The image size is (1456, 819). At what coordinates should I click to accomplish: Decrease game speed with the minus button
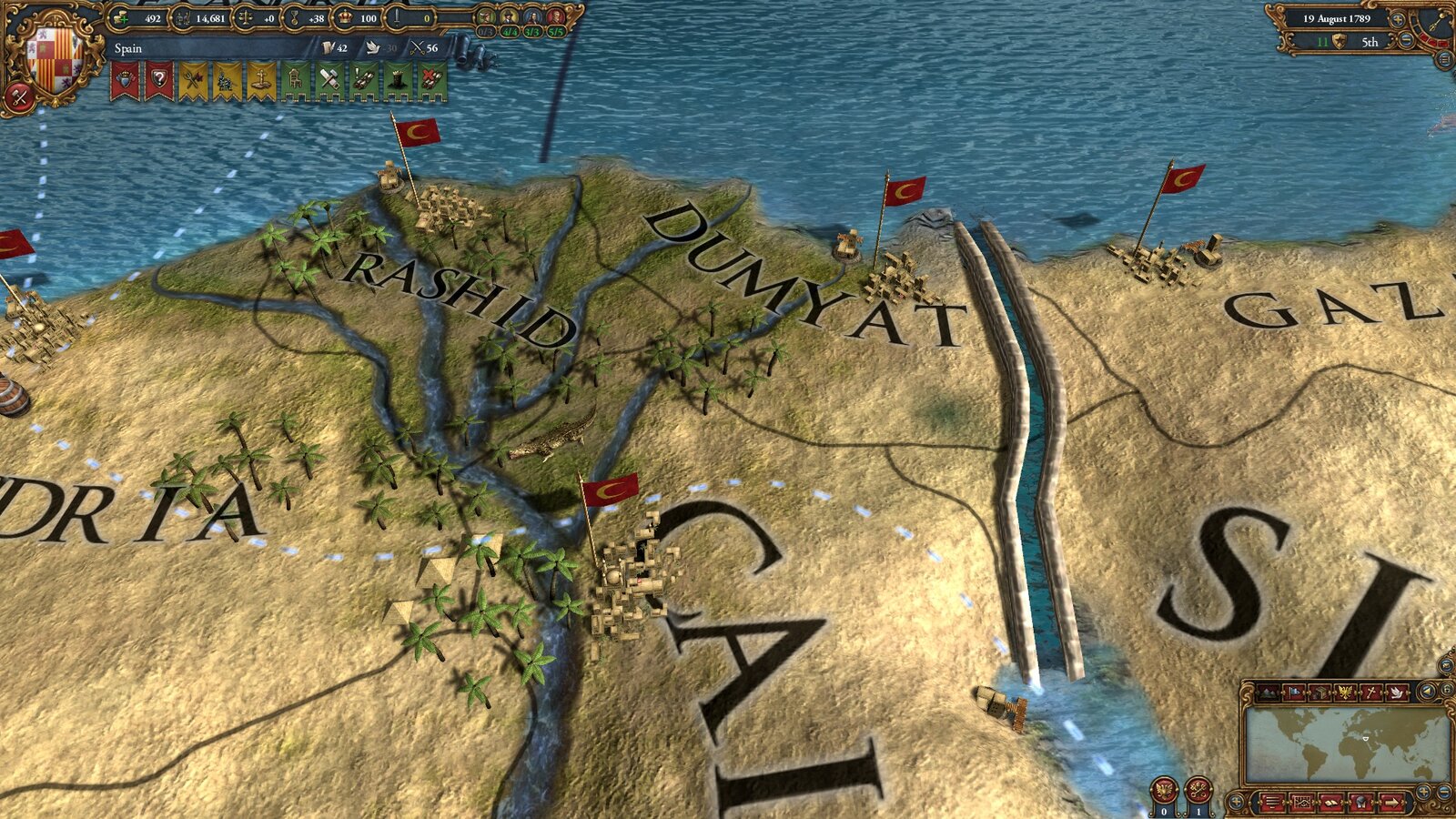point(1405,40)
